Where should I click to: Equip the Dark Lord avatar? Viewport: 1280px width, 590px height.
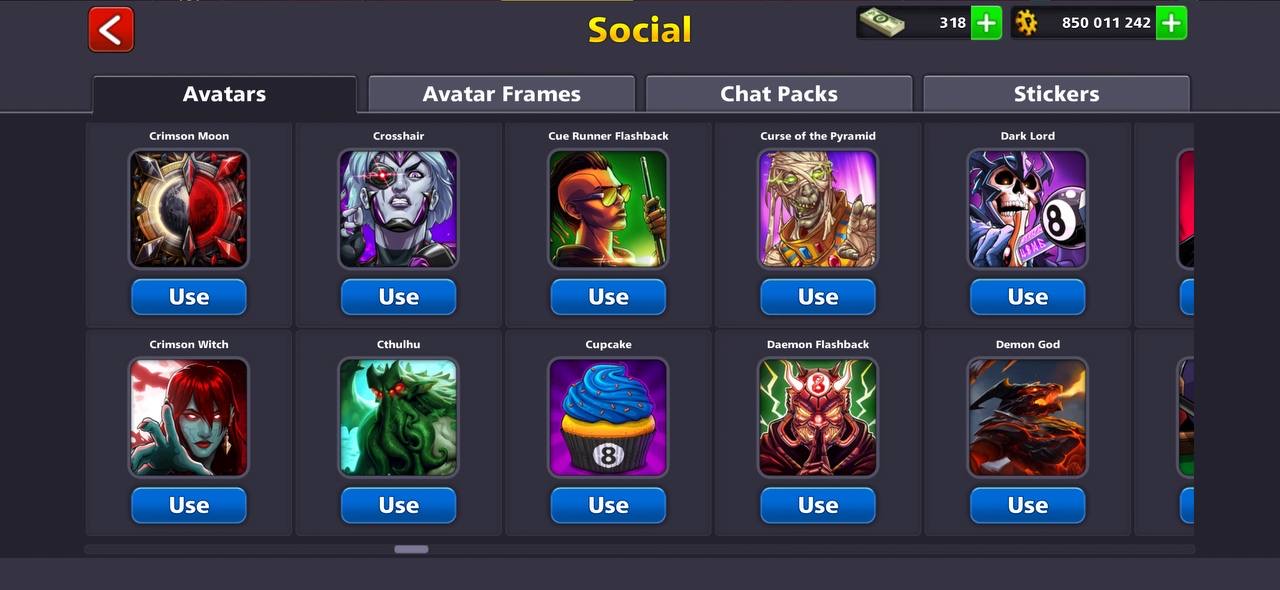pos(1027,297)
